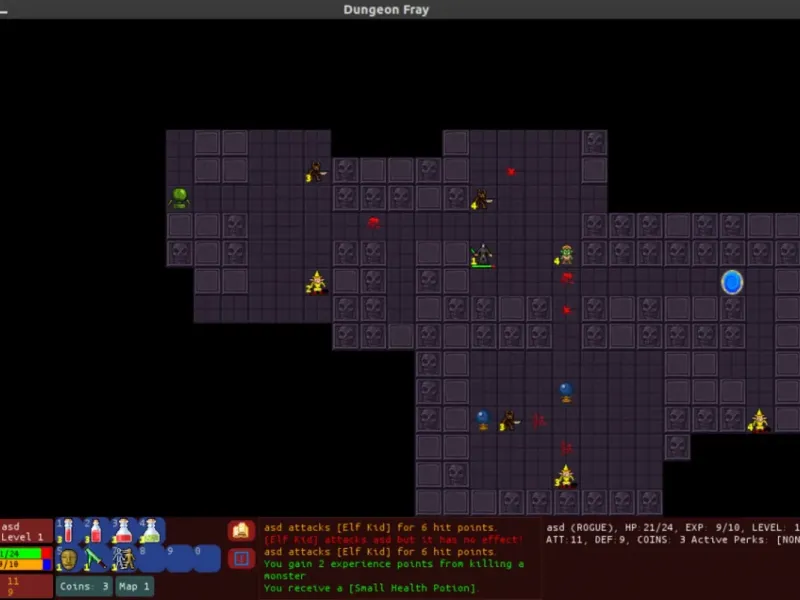800x600 pixels.
Task: Select the large red flask in slot 3
Action: (x=124, y=530)
